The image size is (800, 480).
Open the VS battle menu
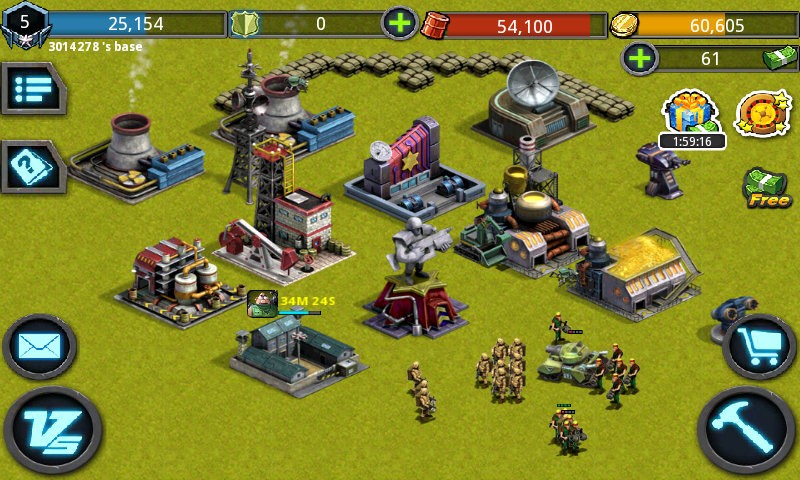[52, 433]
